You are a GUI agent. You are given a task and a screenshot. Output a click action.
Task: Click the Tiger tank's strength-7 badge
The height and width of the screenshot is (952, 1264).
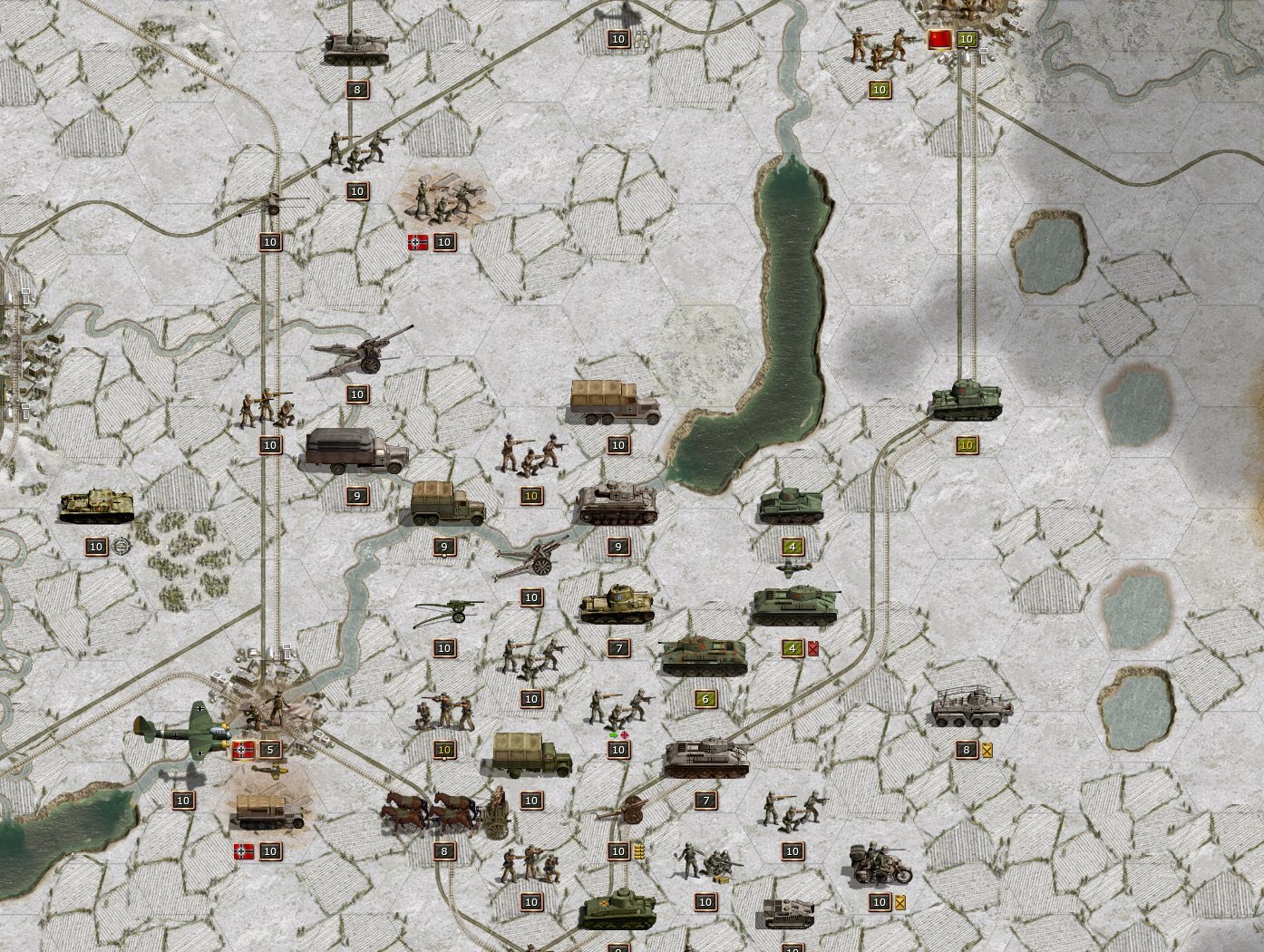click(705, 801)
